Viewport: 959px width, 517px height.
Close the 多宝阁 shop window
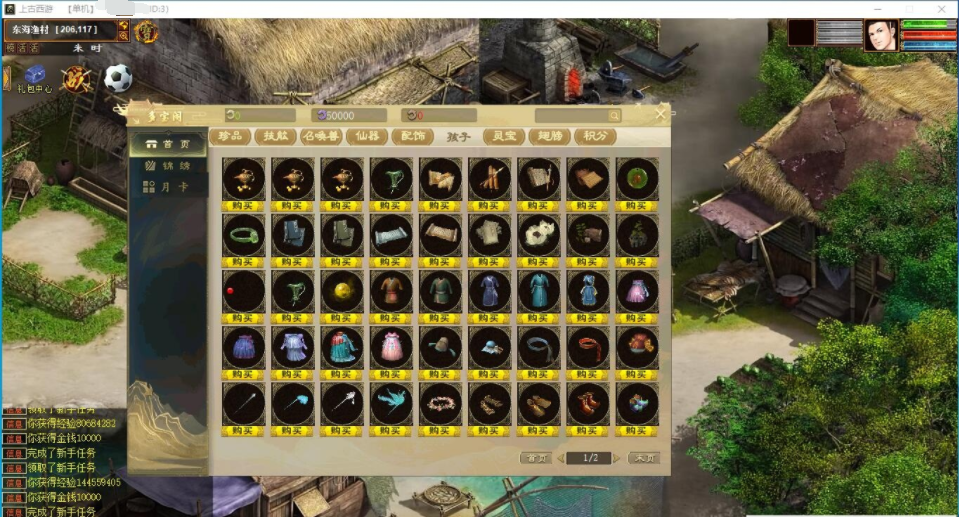click(x=660, y=114)
